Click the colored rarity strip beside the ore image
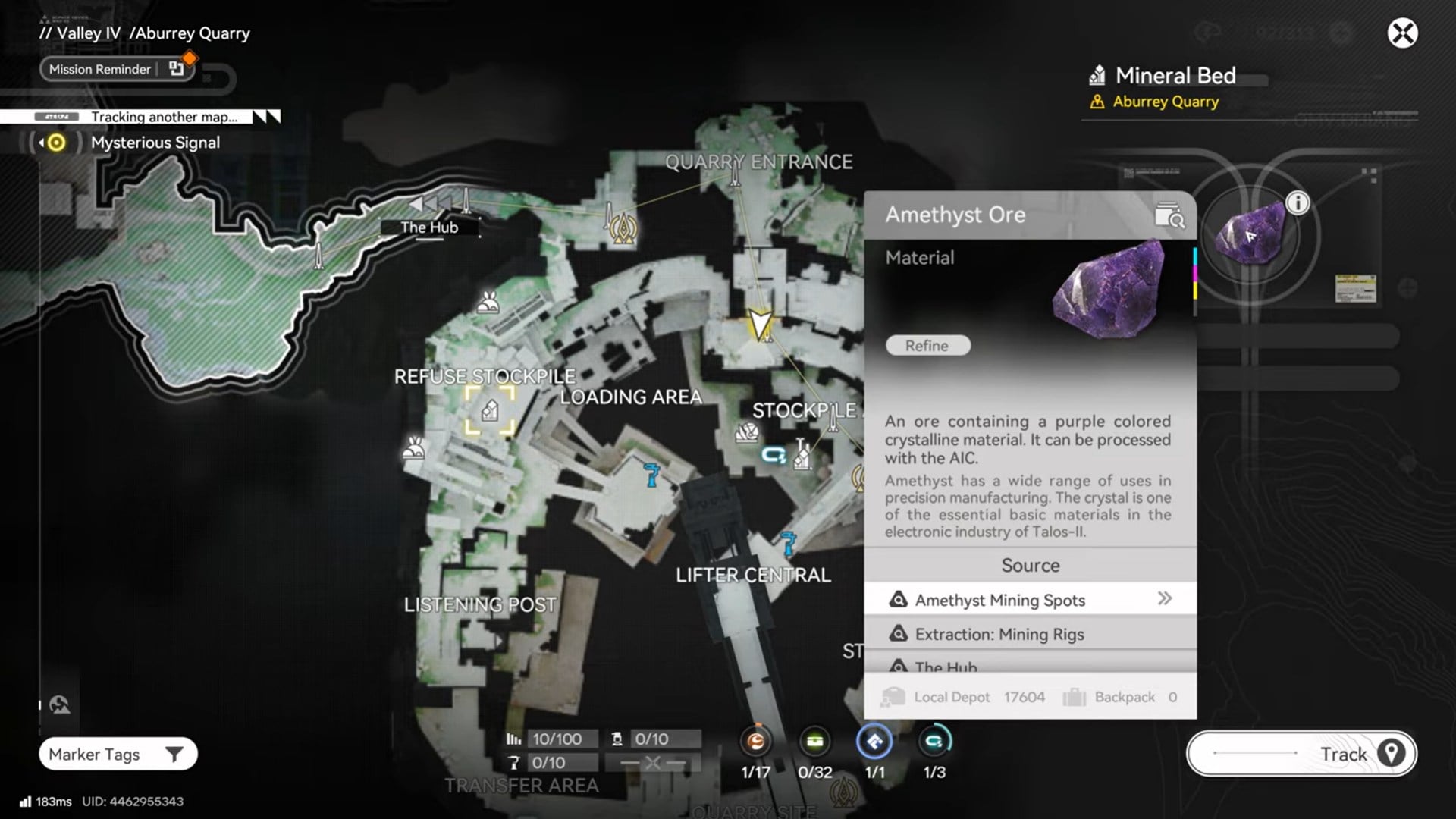This screenshot has width=1456, height=819. [x=1195, y=281]
